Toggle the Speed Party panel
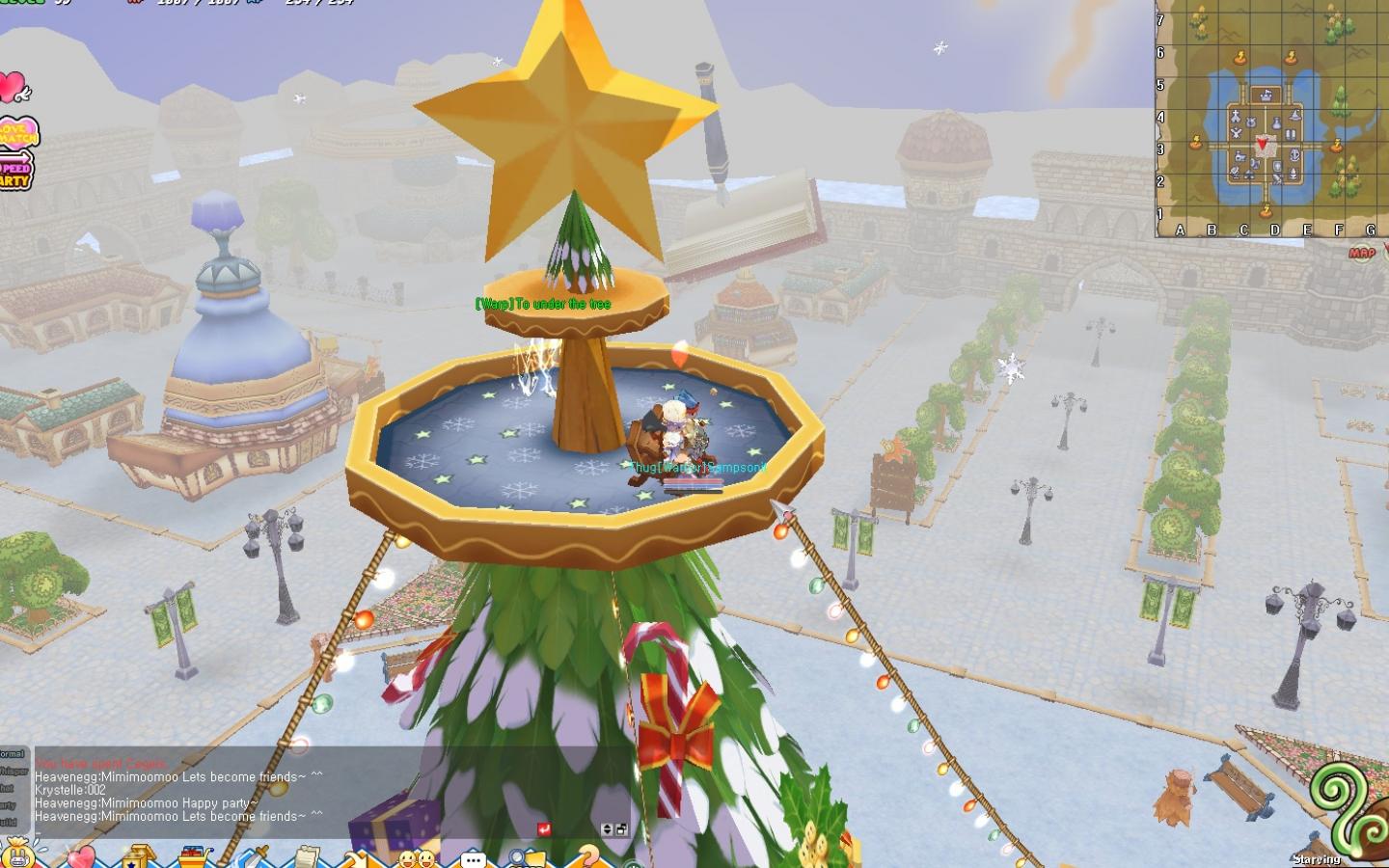1389x868 pixels. pos(16,172)
